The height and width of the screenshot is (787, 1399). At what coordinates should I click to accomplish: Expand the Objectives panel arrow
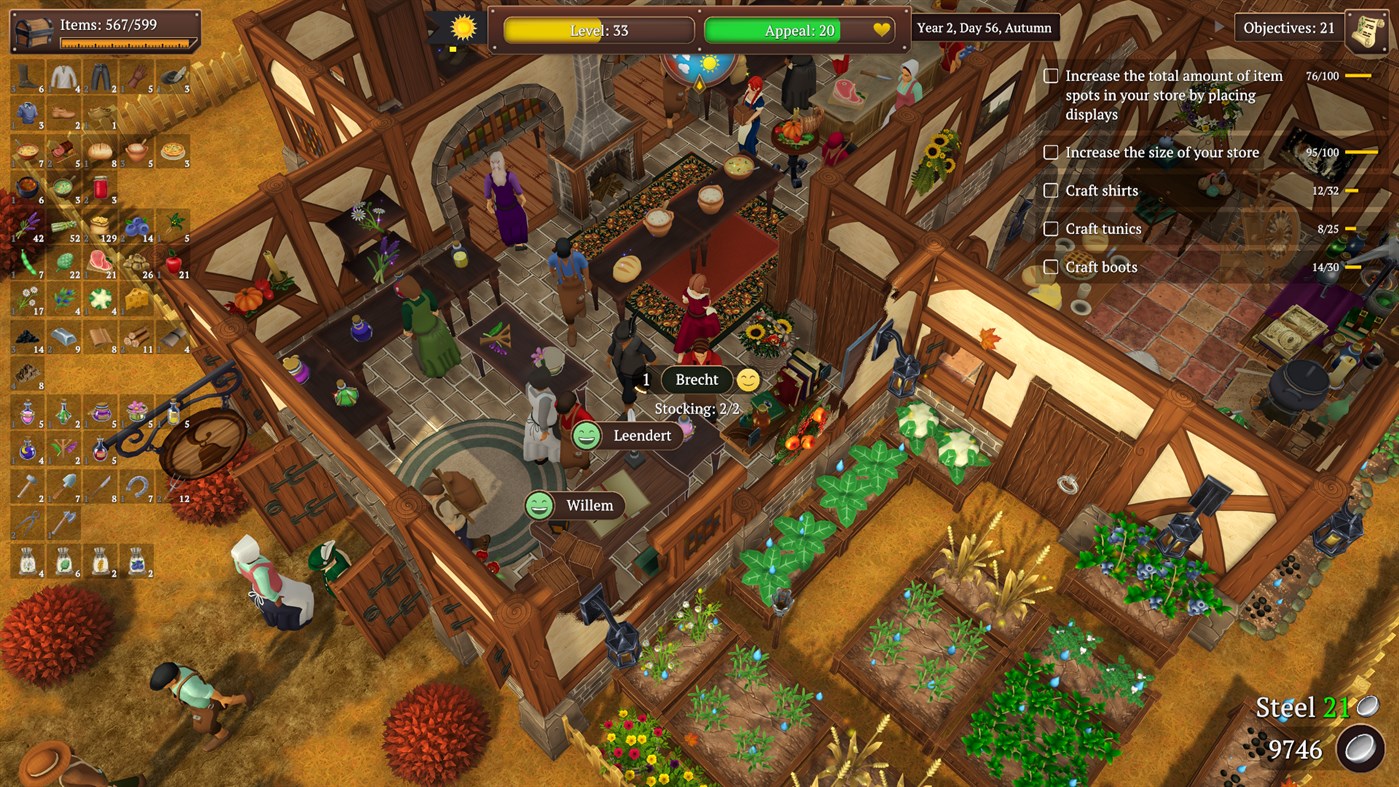click(x=1217, y=28)
